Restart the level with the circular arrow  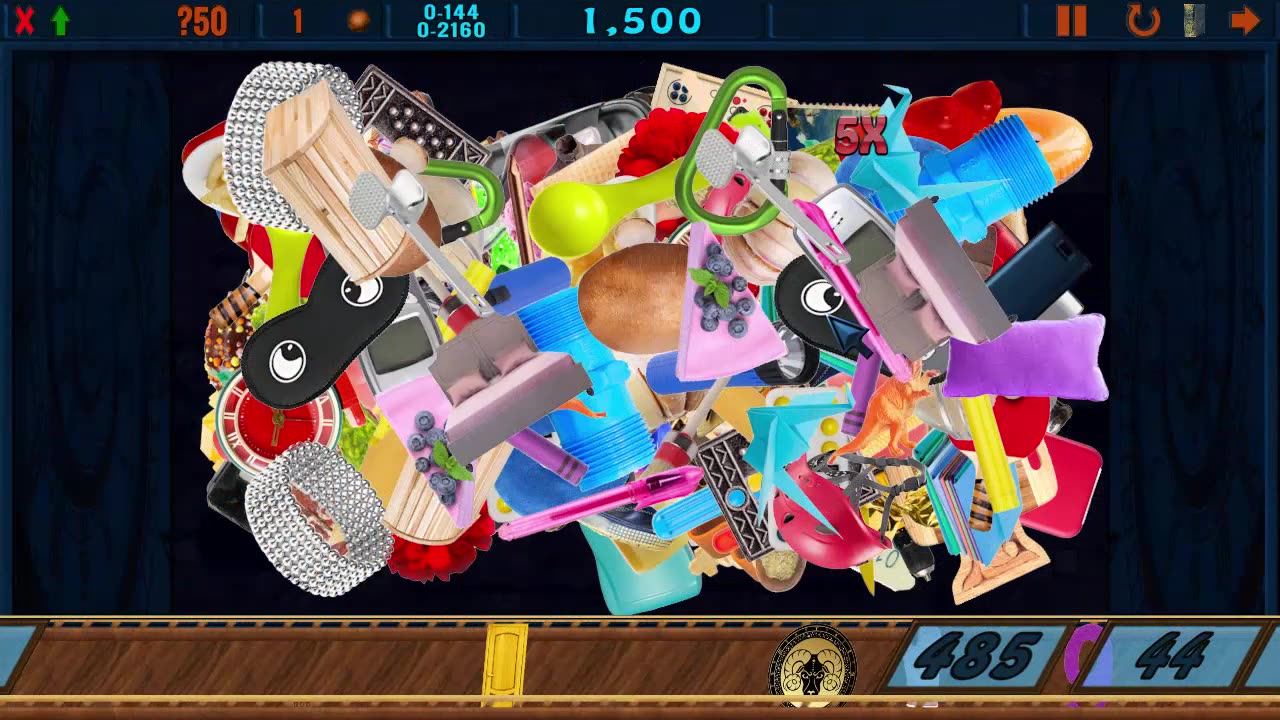pos(1143,21)
